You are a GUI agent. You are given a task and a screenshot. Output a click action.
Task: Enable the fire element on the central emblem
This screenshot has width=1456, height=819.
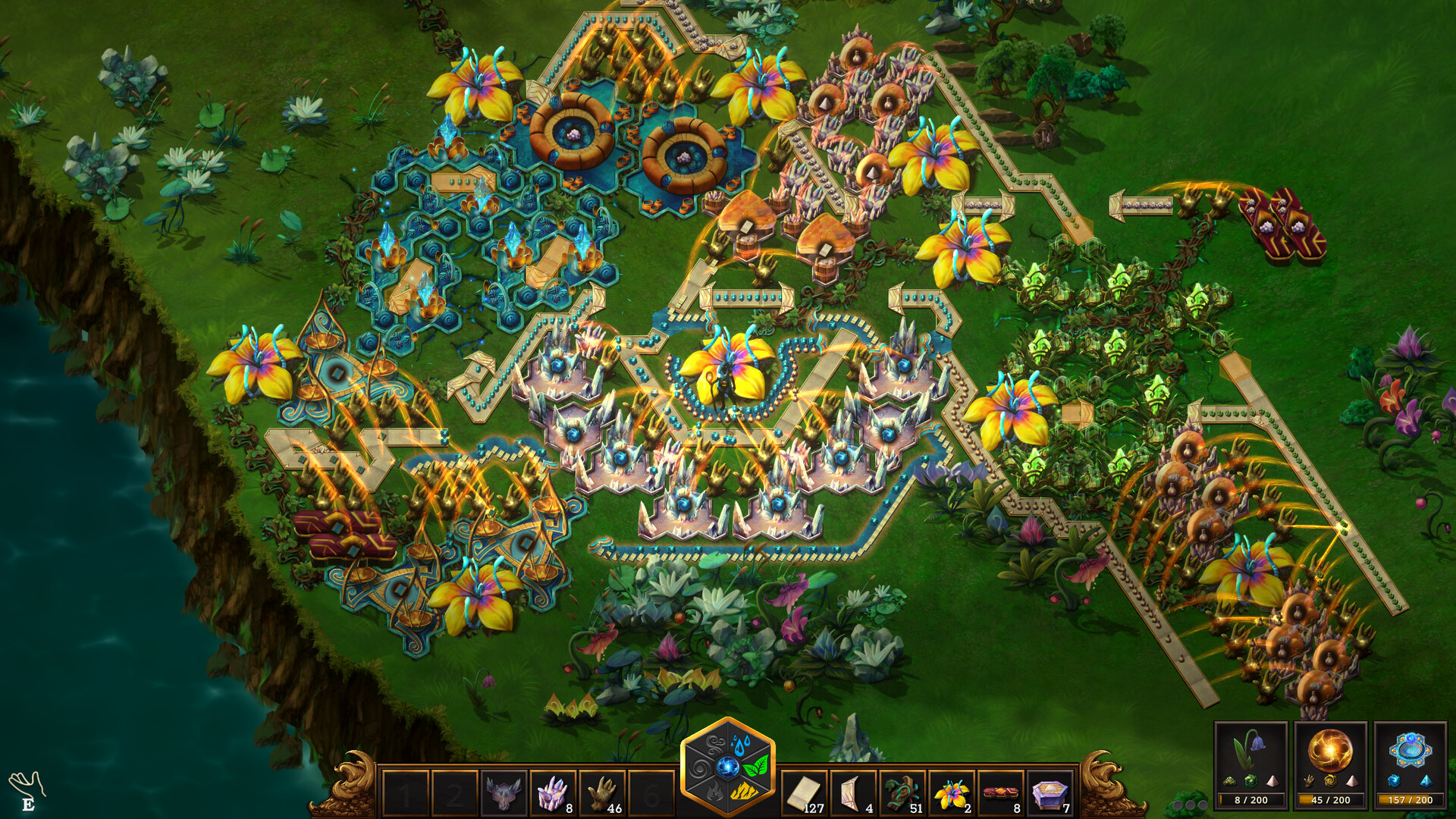point(715,793)
